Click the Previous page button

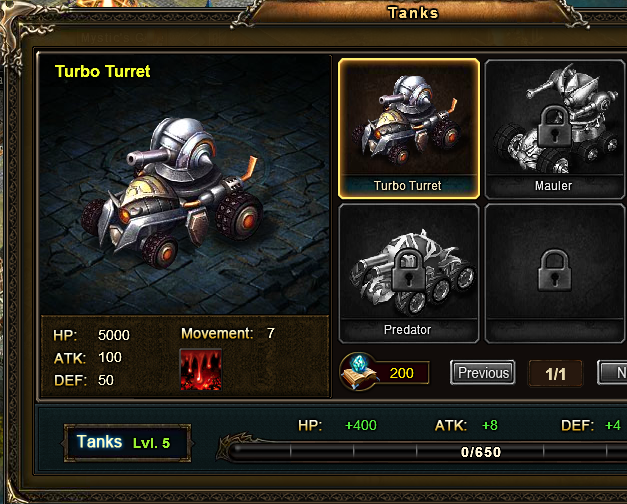pos(483,373)
